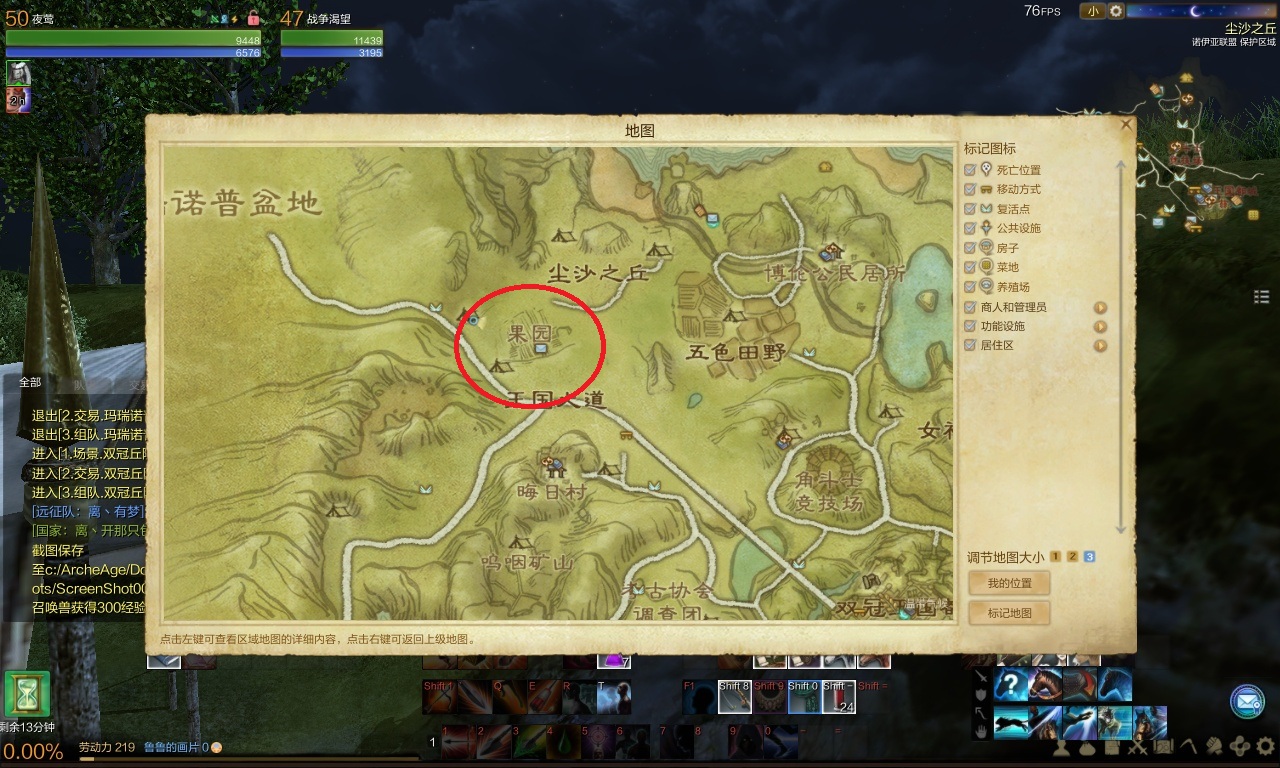Expand the 功能设施 category arrow
This screenshot has width=1280, height=768.
tap(1100, 327)
